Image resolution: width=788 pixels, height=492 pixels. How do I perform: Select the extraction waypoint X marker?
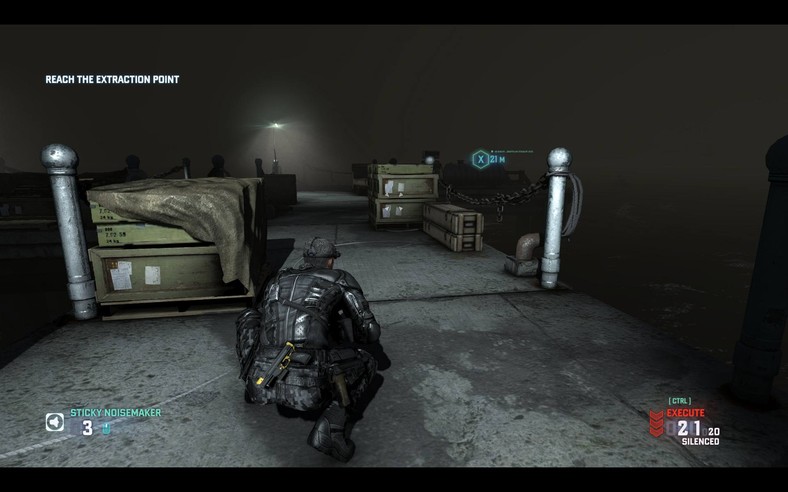pyautogui.click(x=481, y=158)
